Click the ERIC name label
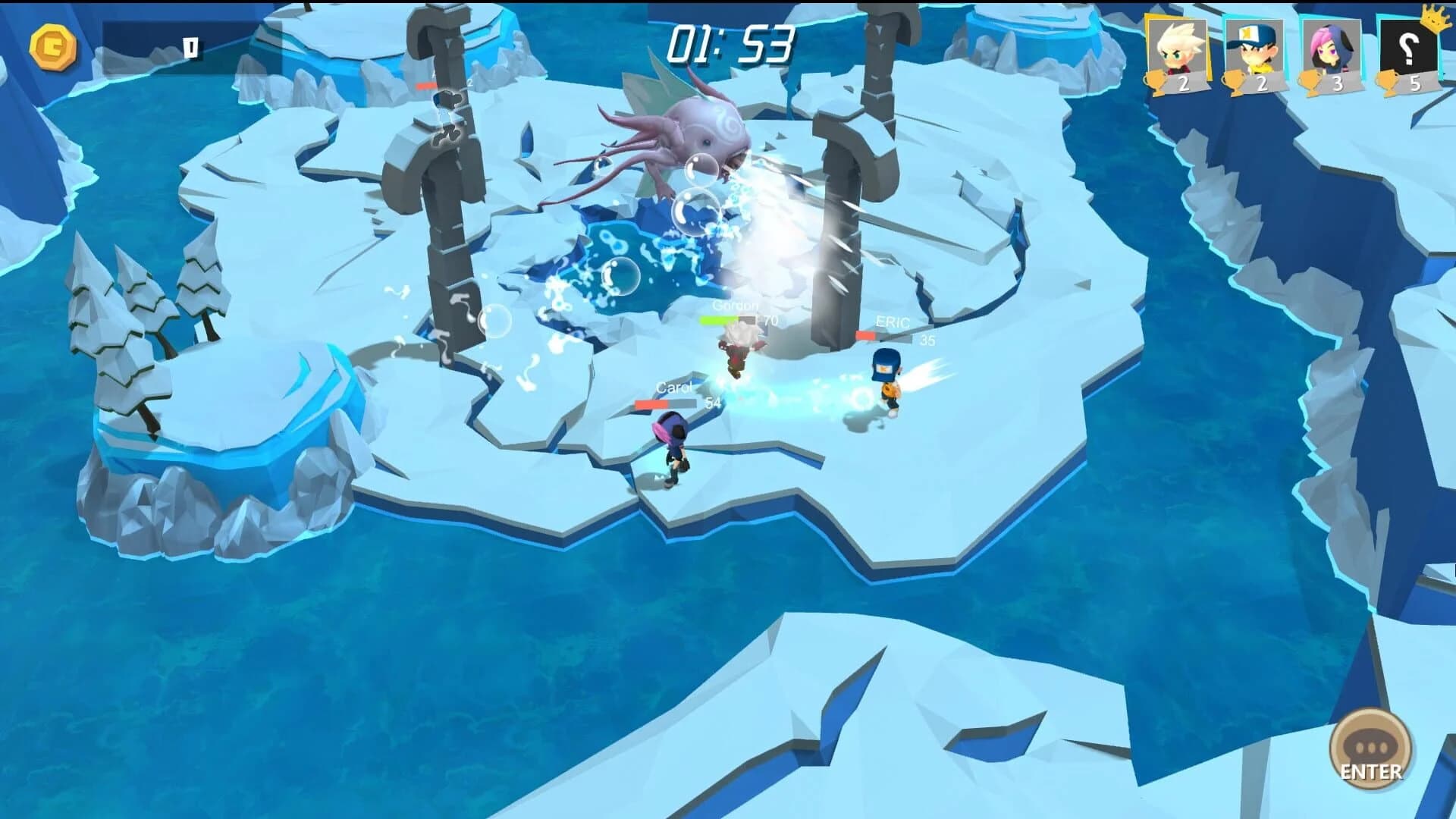1456x819 pixels. pos(891,320)
